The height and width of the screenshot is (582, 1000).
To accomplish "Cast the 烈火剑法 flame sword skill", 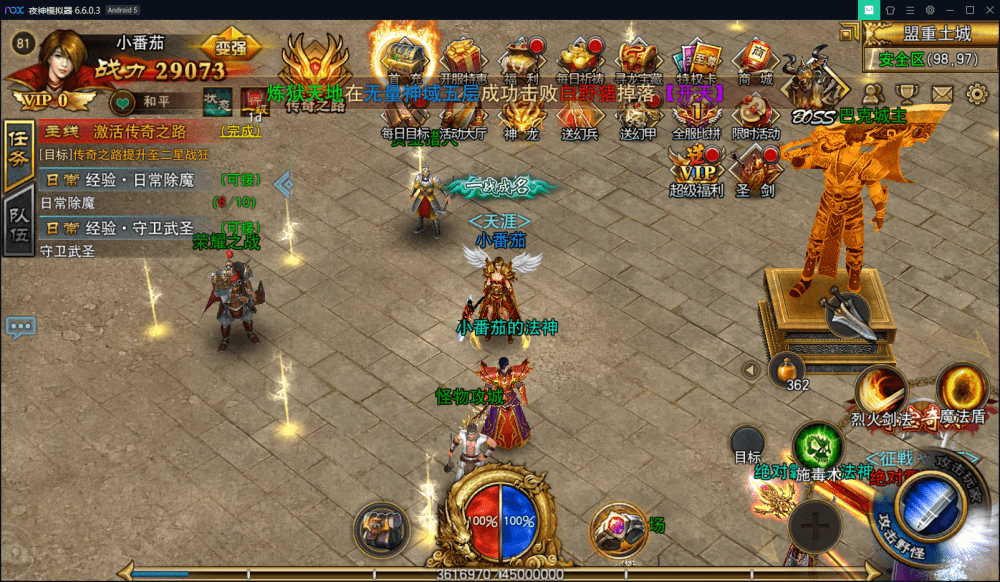I will (879, 390).
